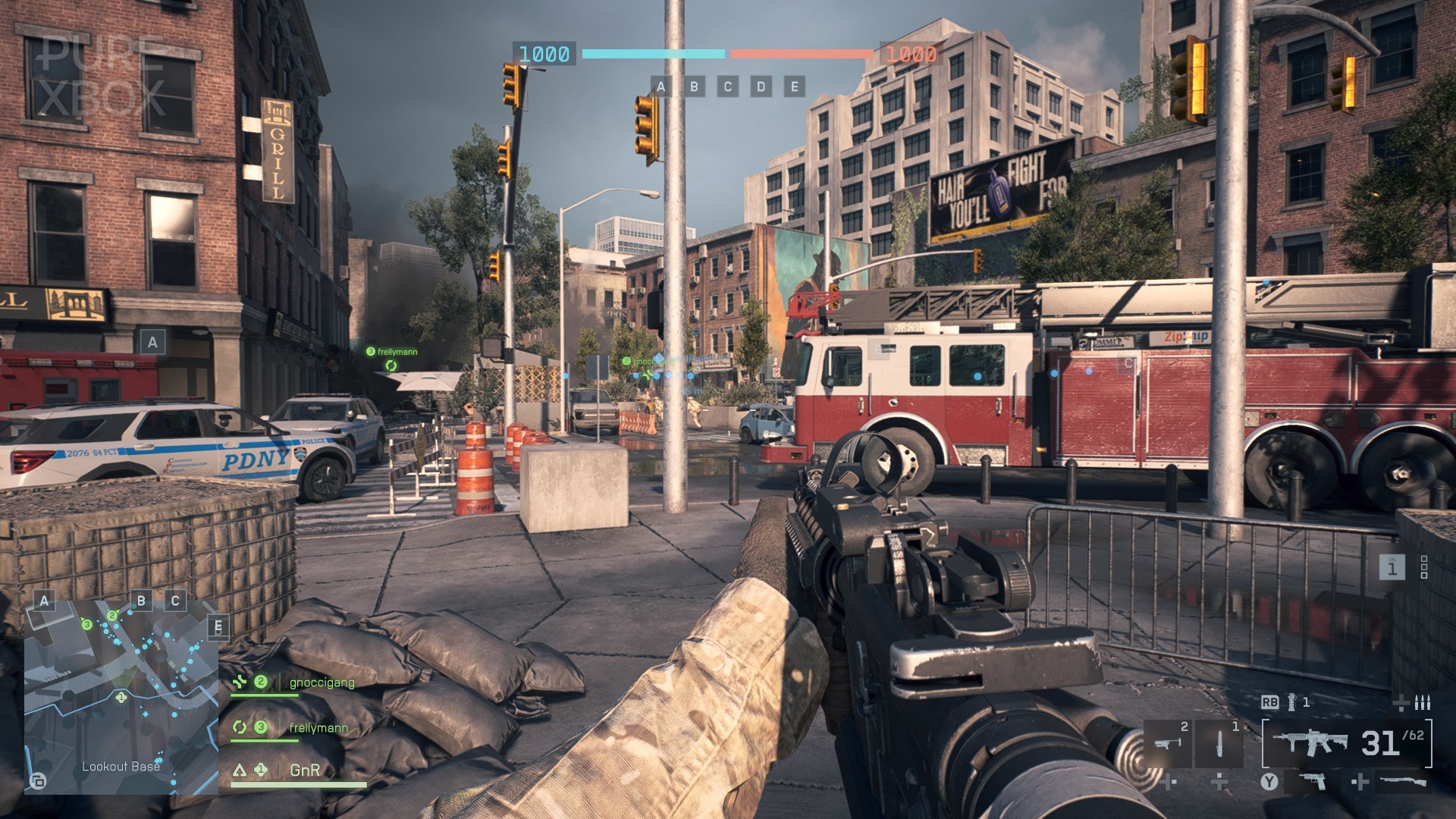
Task: Select objective C in the top capture bar
Action: pyautogui.click(x=728, y=86)
